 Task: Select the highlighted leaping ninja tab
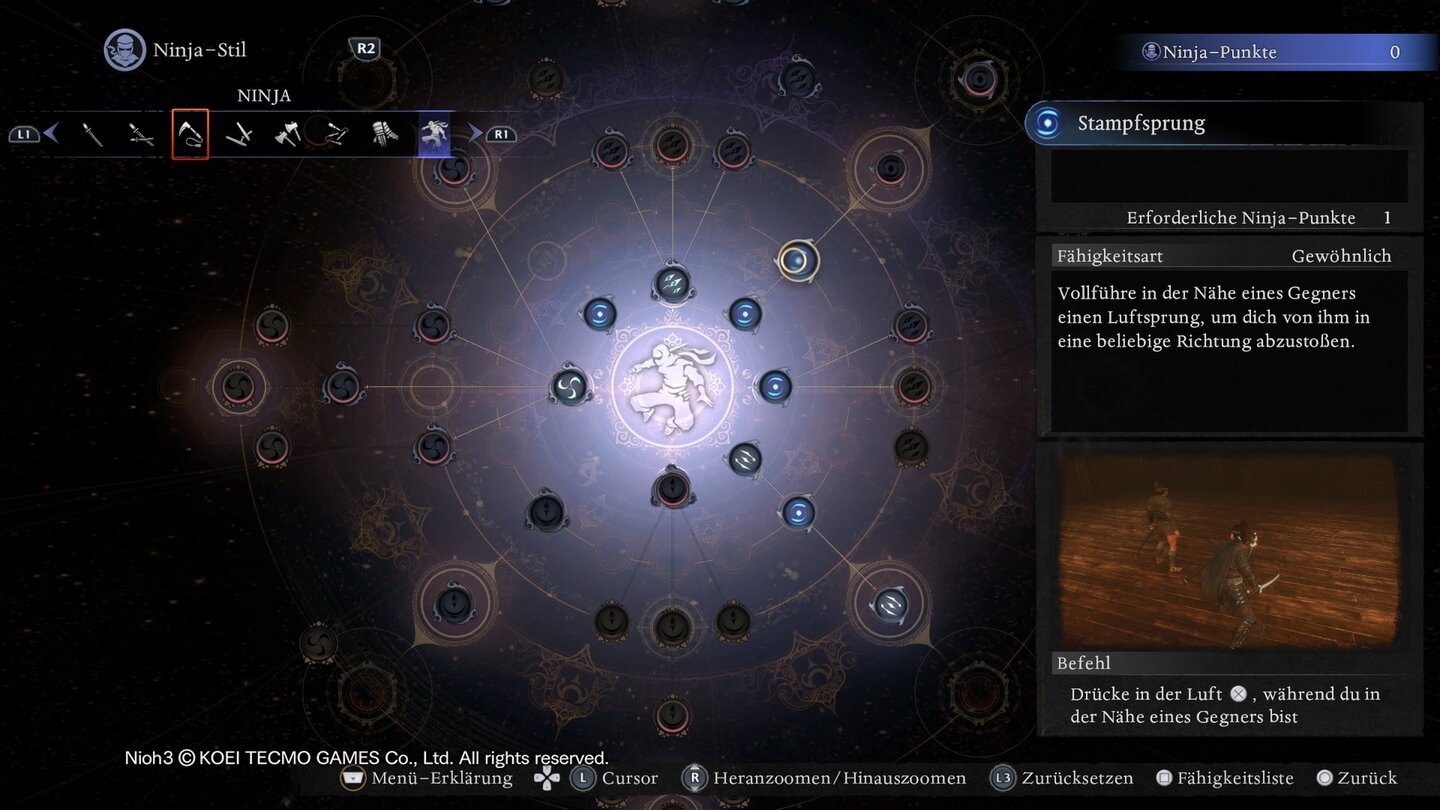(x=434, y=134)
